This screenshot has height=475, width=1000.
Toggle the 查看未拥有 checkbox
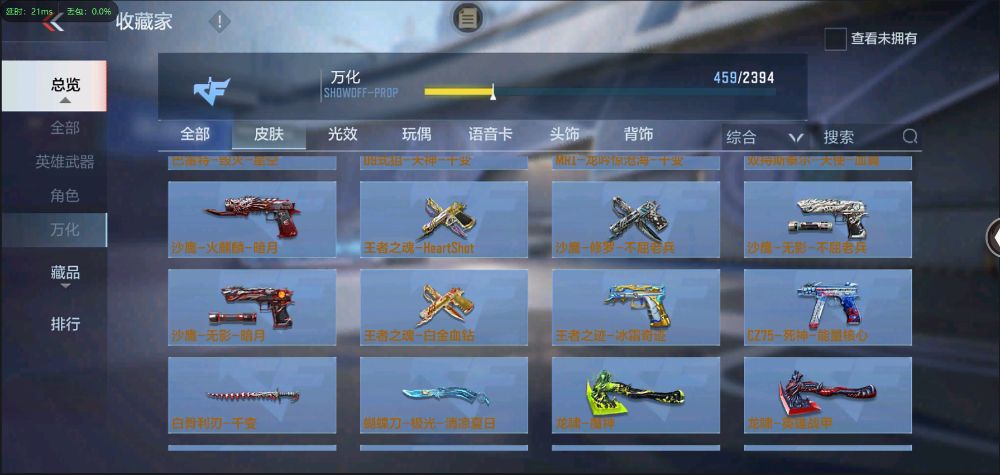835,39
